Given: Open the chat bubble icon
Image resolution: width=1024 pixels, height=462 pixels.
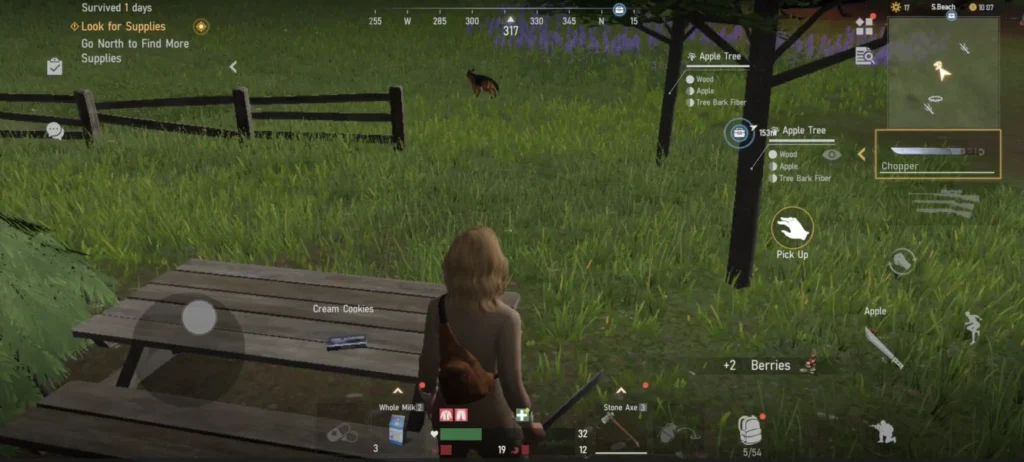Looking at the screenshot, I should pyautogui.click(x=54, y=130).
